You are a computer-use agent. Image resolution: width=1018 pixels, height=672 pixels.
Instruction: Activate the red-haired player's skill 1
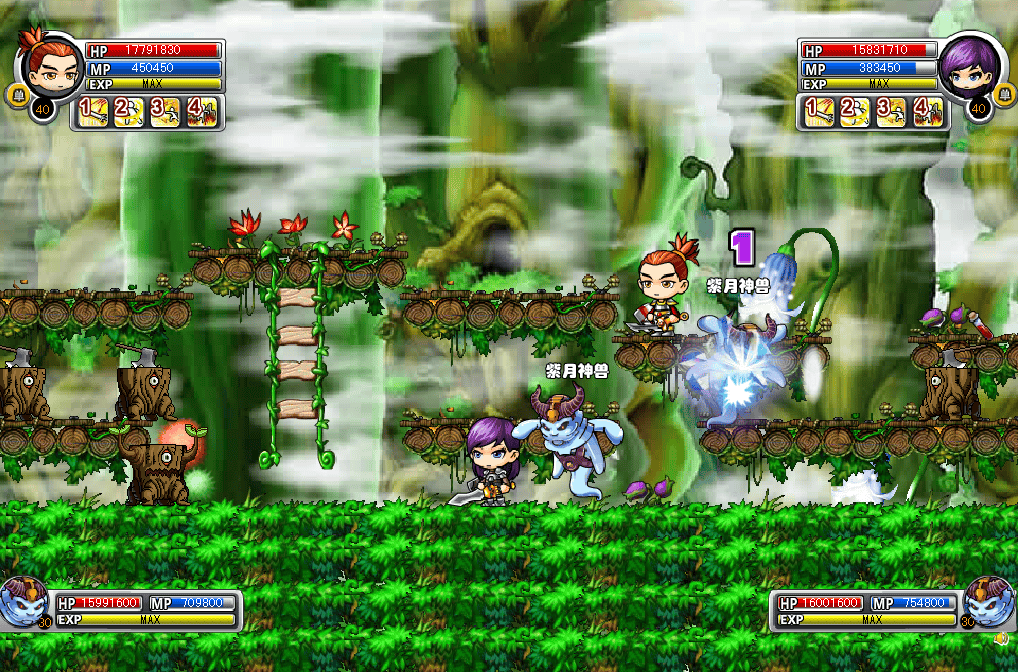point(92,111)
